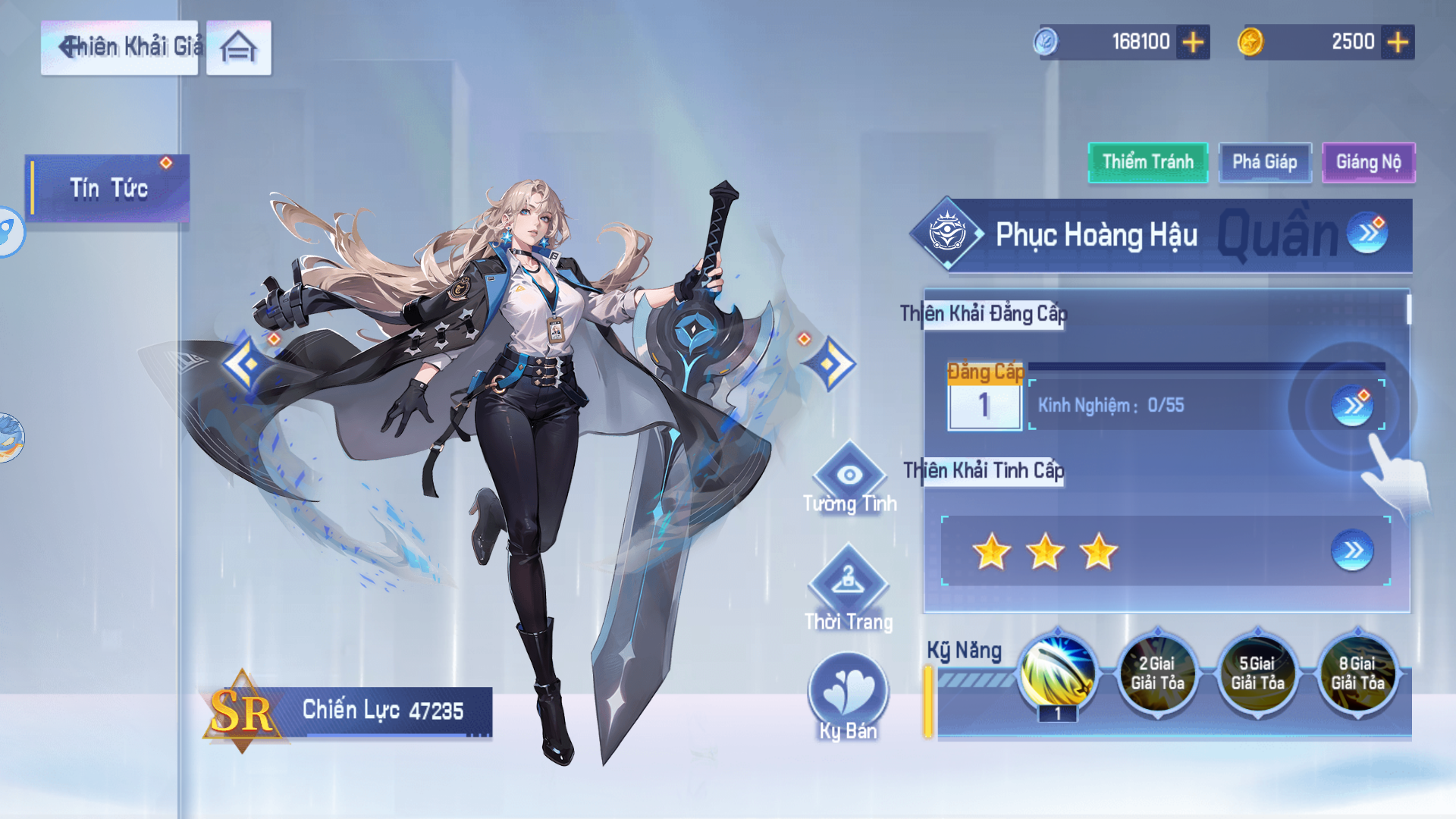
Task: Select the 8 Giai Giải Tỏa skill
Action: pos(1358,674)
